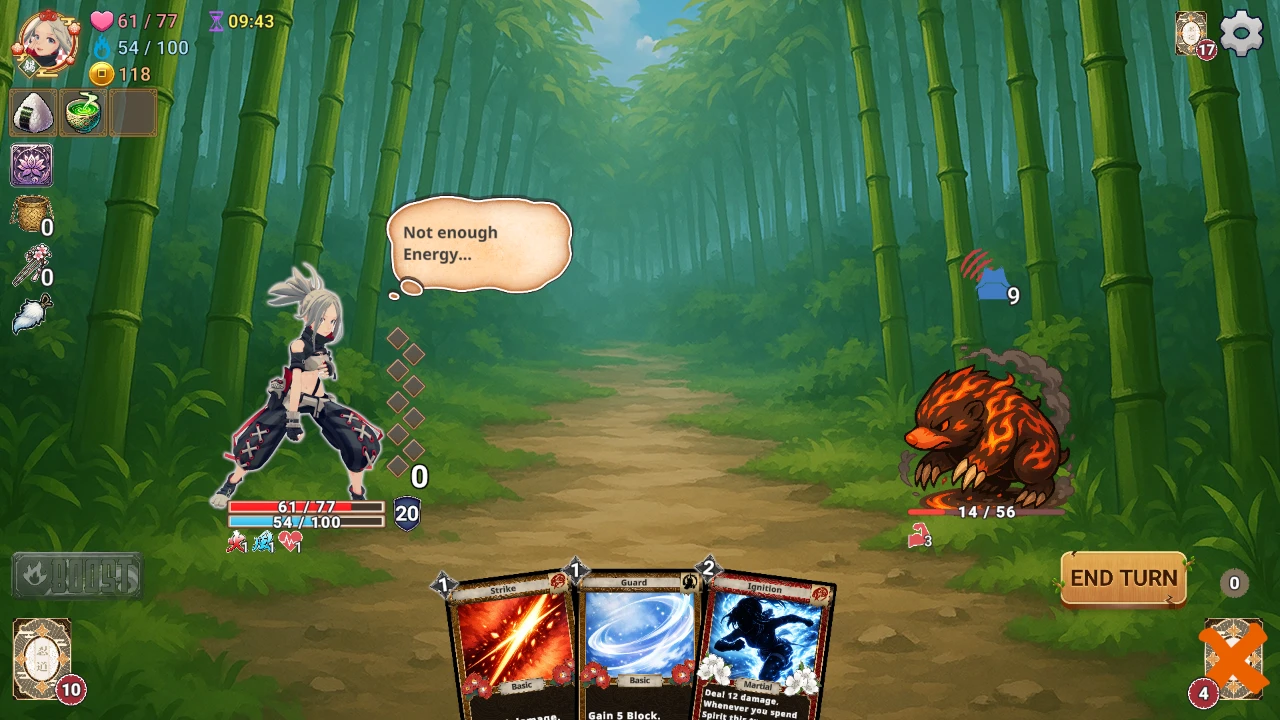Viewport: 1280px width, 720px height.
Task: Use the green tea bowl item
Action: pos(83,112)
